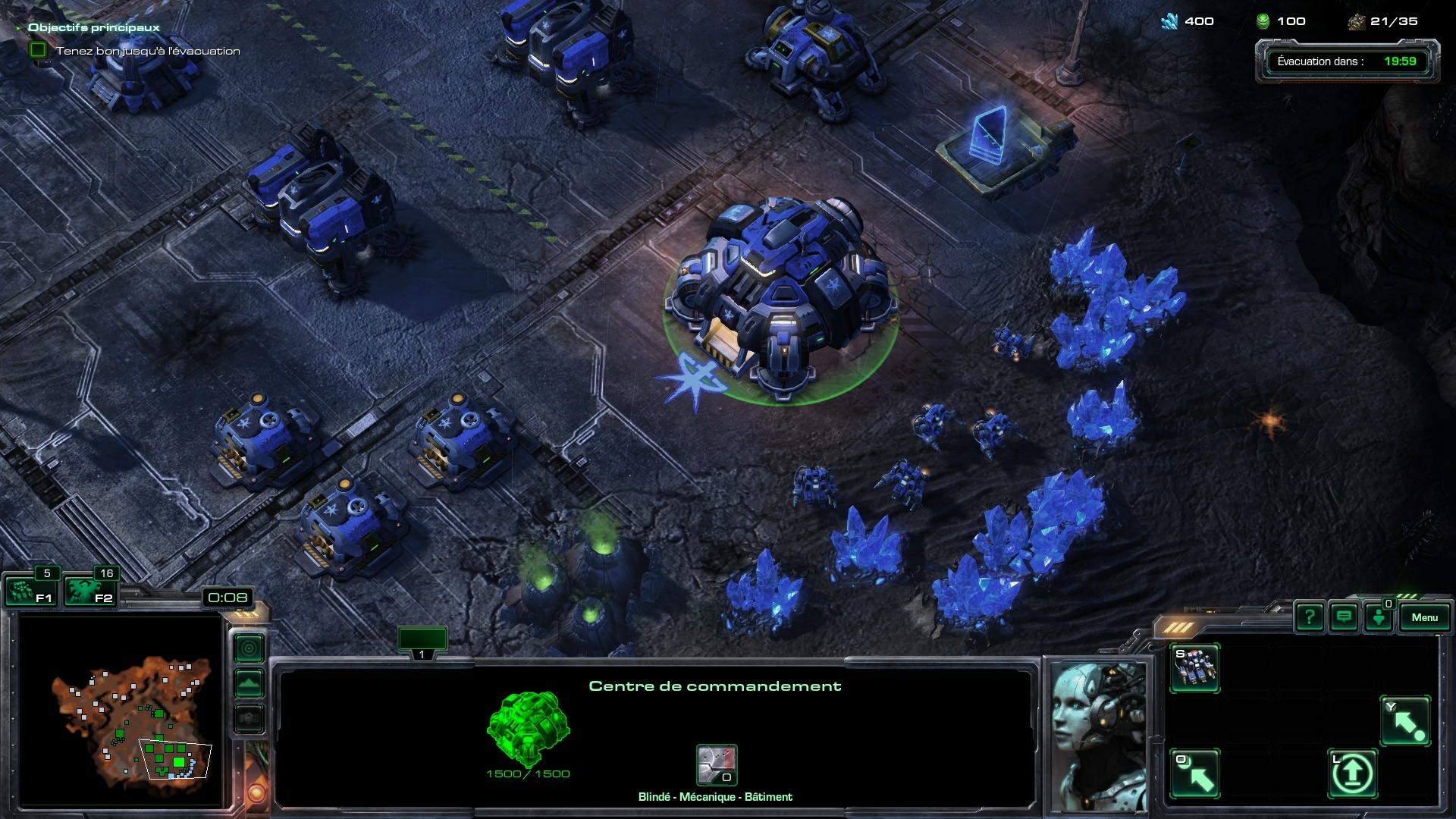The width and height of the screenshot is (1456, 819).
Task: Train an SCV from the command card
Action: [1194, 667]
